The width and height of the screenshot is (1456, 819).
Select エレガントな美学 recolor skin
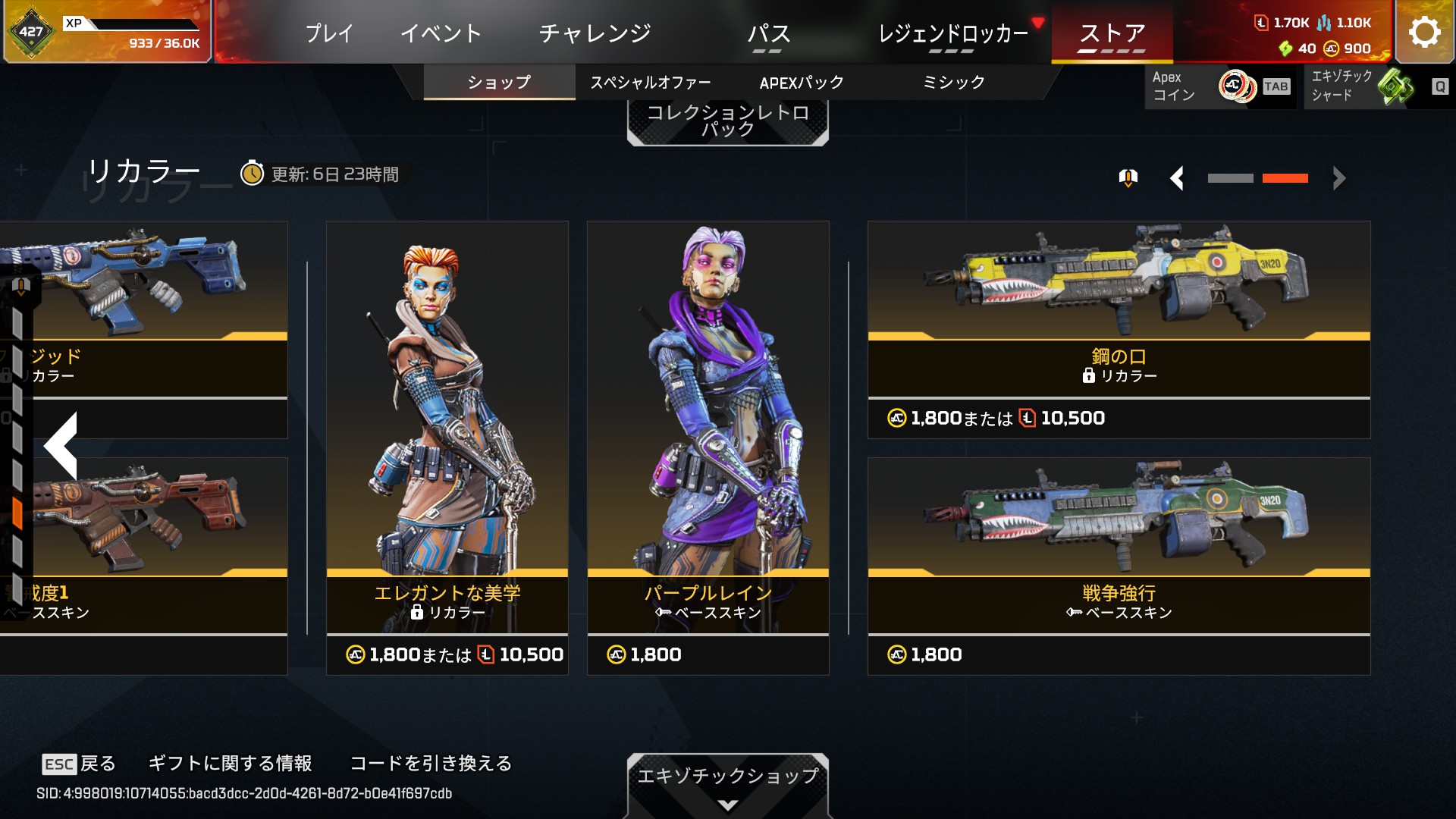point(447,447)
